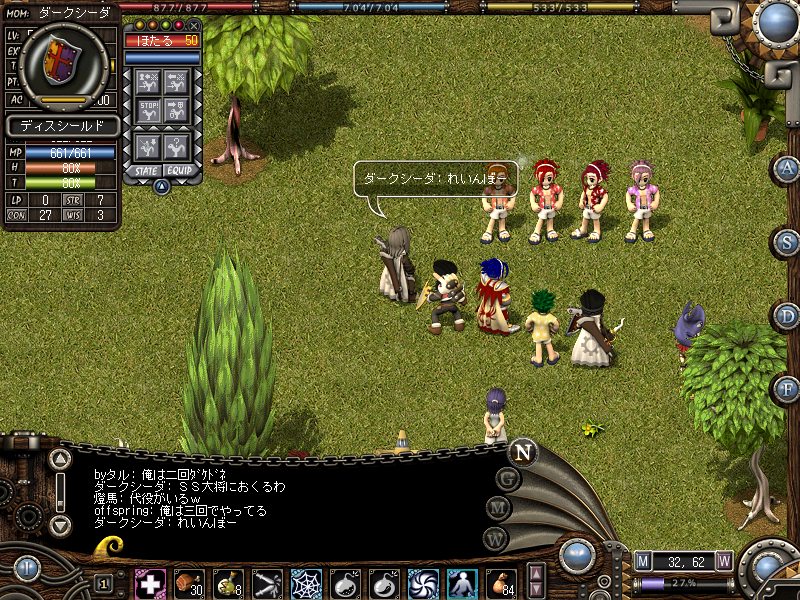Click the STATE tab on pet panel

pos(147,171)
